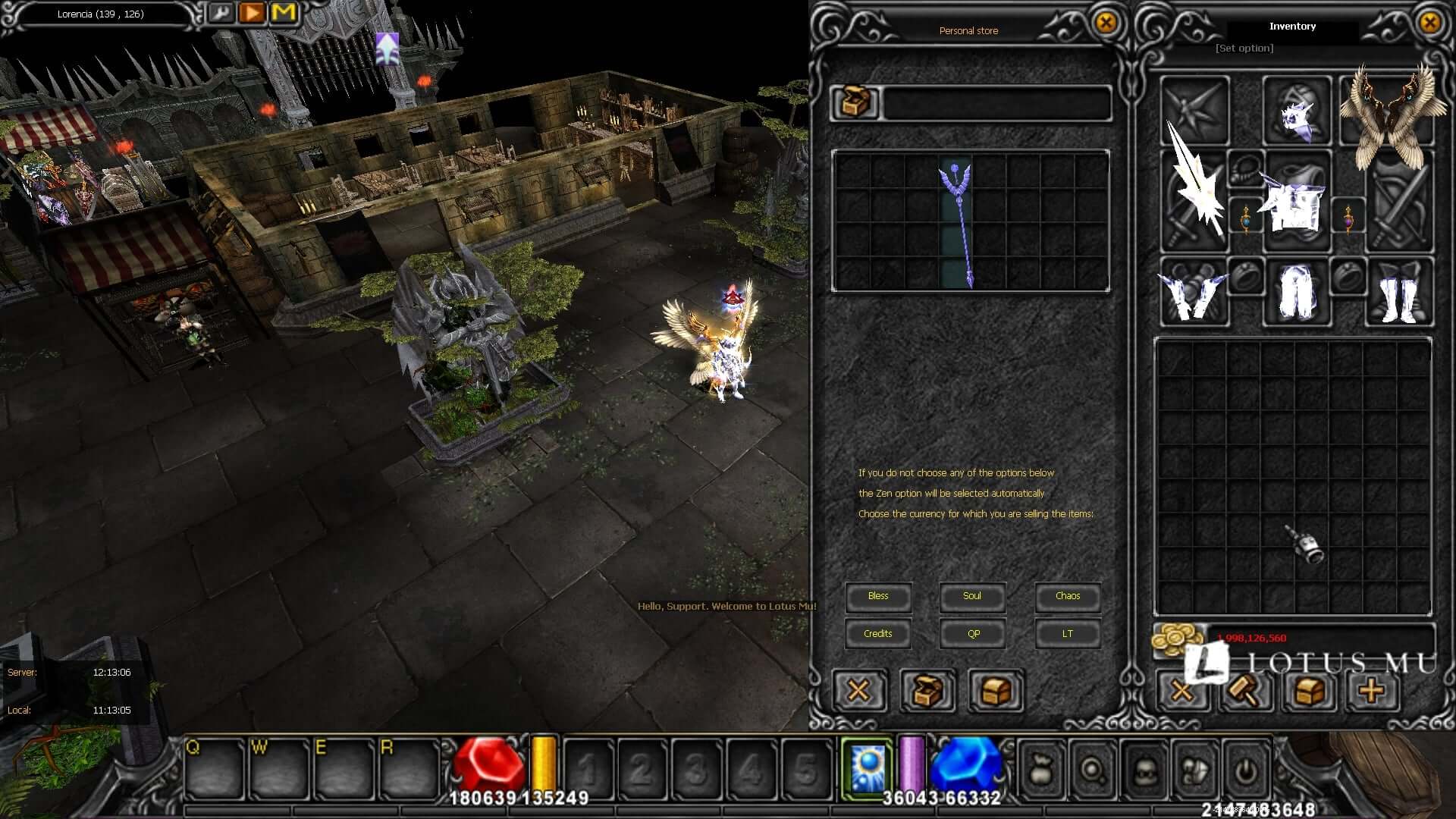
Task: Close the Inventory panel
Action: [x=1429, y=23]
